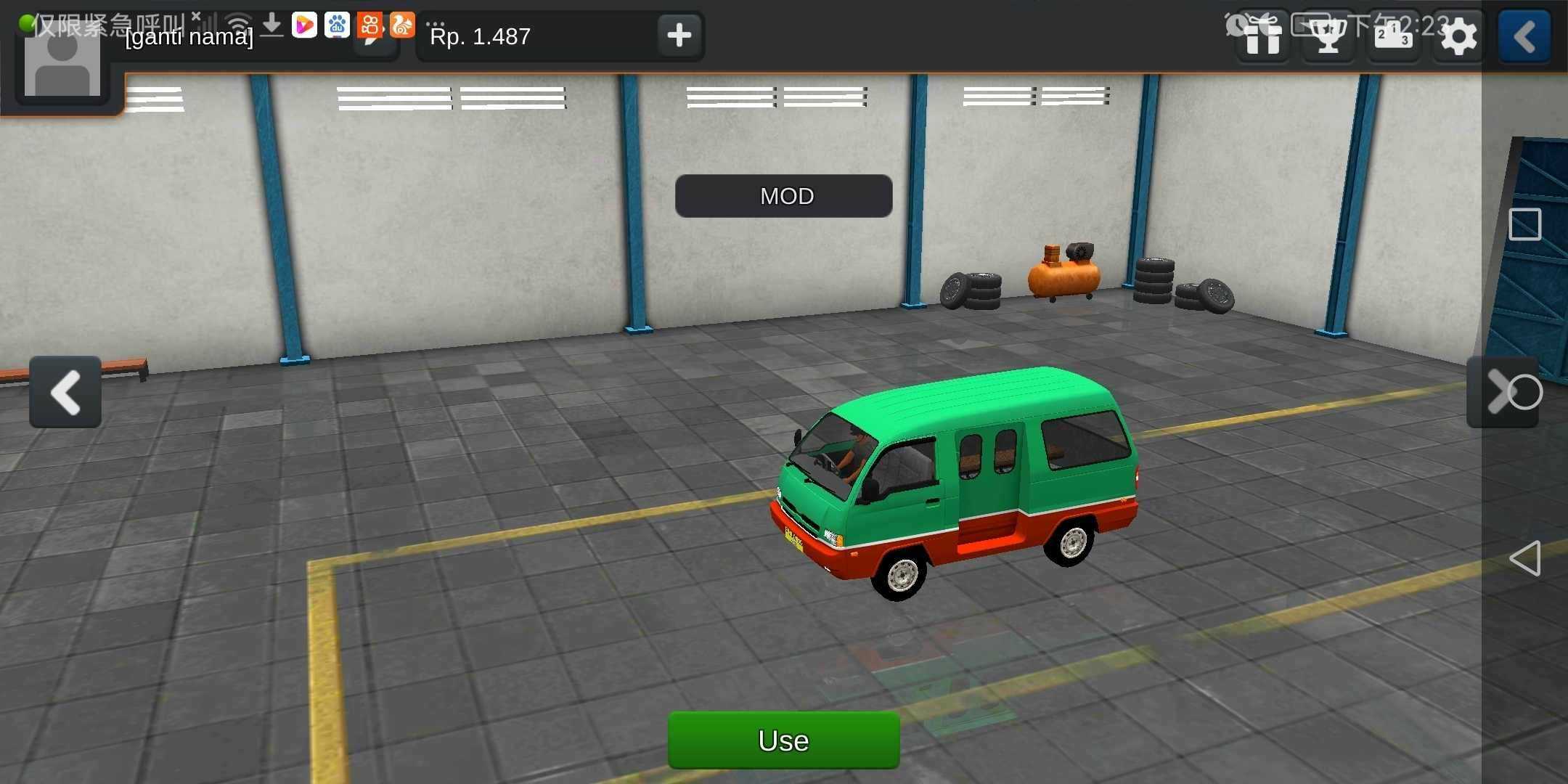Viewport: 1568px width, 784px height.
Task: Open the settings gear icon
Action: click(x=1458, y=36)
